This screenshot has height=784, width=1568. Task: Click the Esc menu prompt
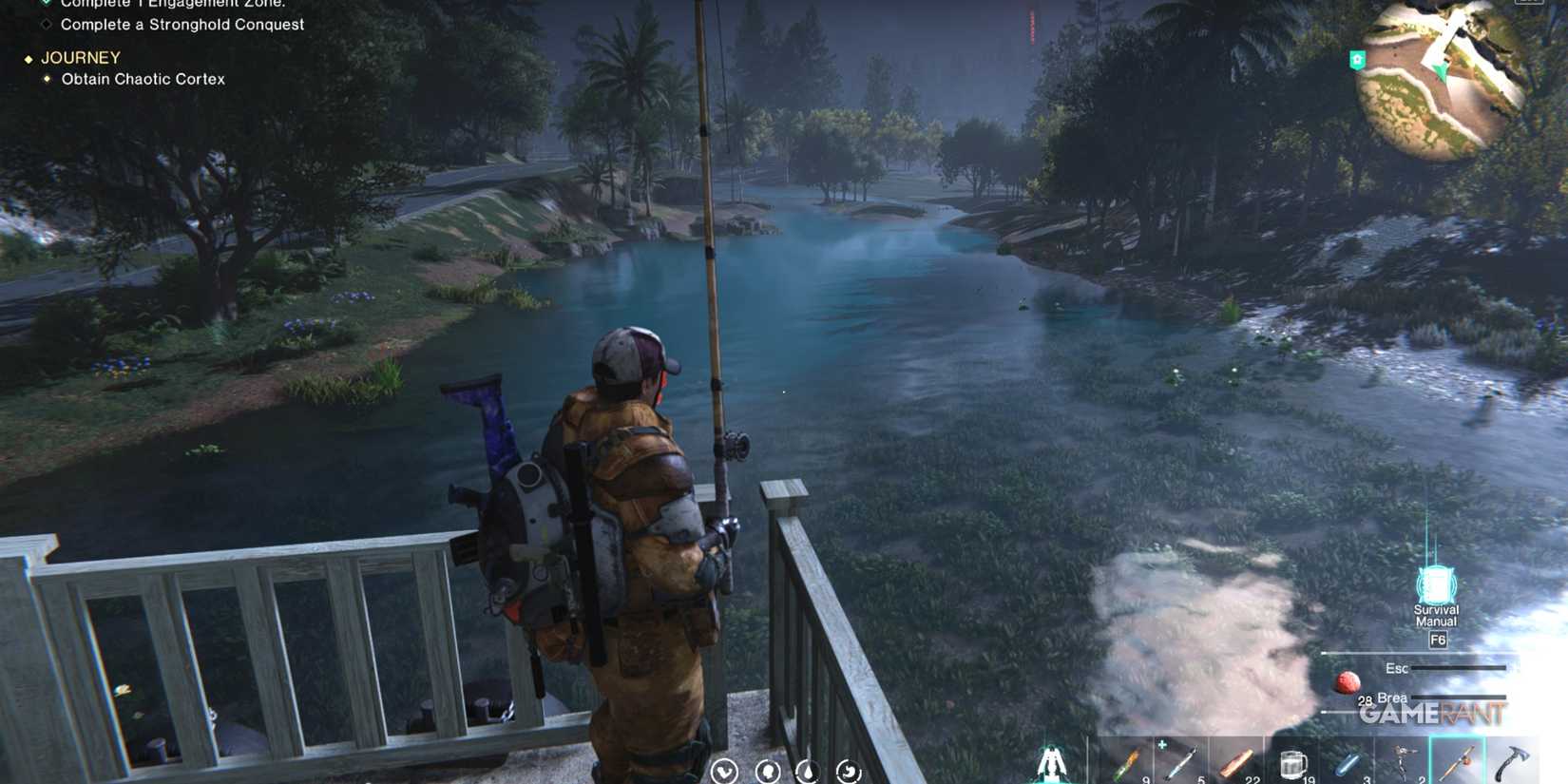(x=1395, y=668)
